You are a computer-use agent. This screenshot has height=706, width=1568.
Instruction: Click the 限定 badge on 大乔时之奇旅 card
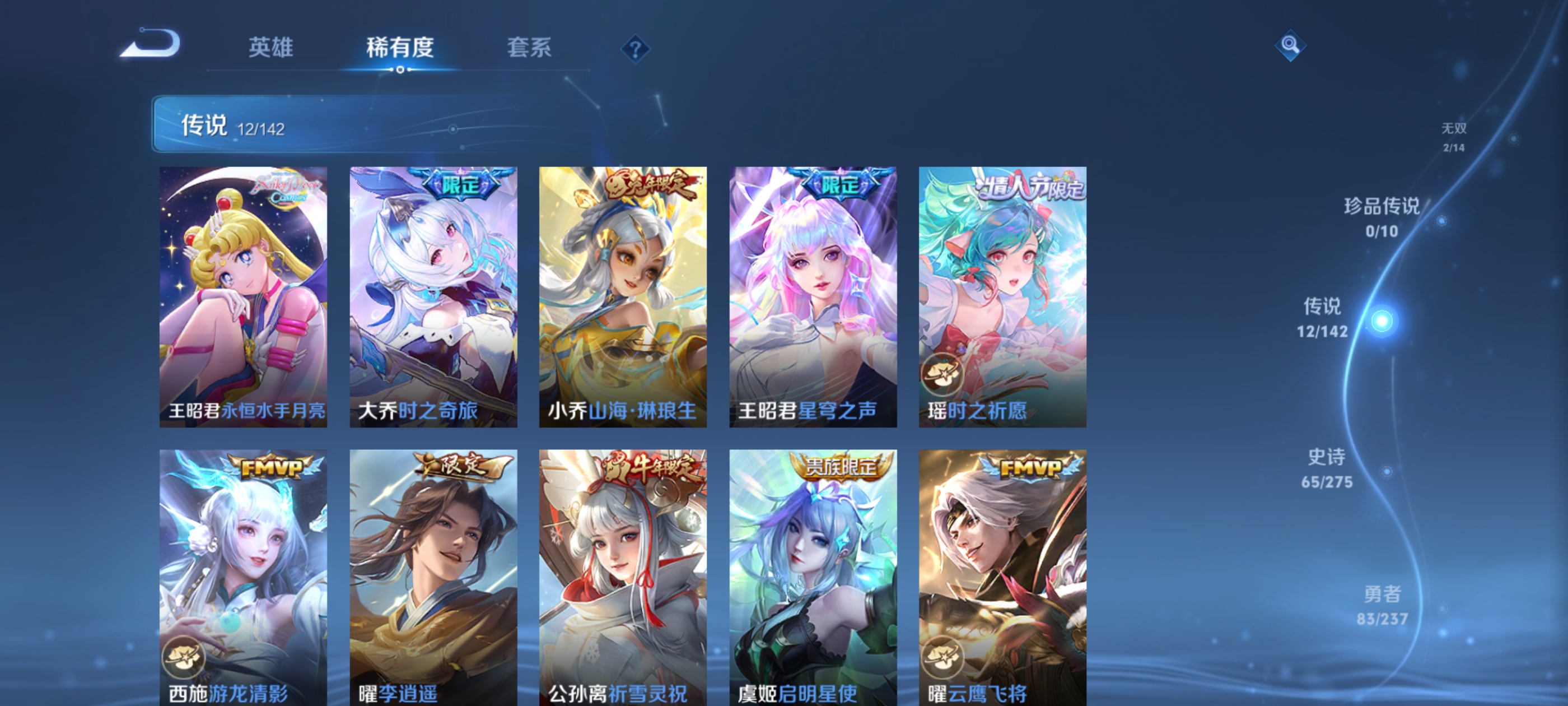click(462, 187)
